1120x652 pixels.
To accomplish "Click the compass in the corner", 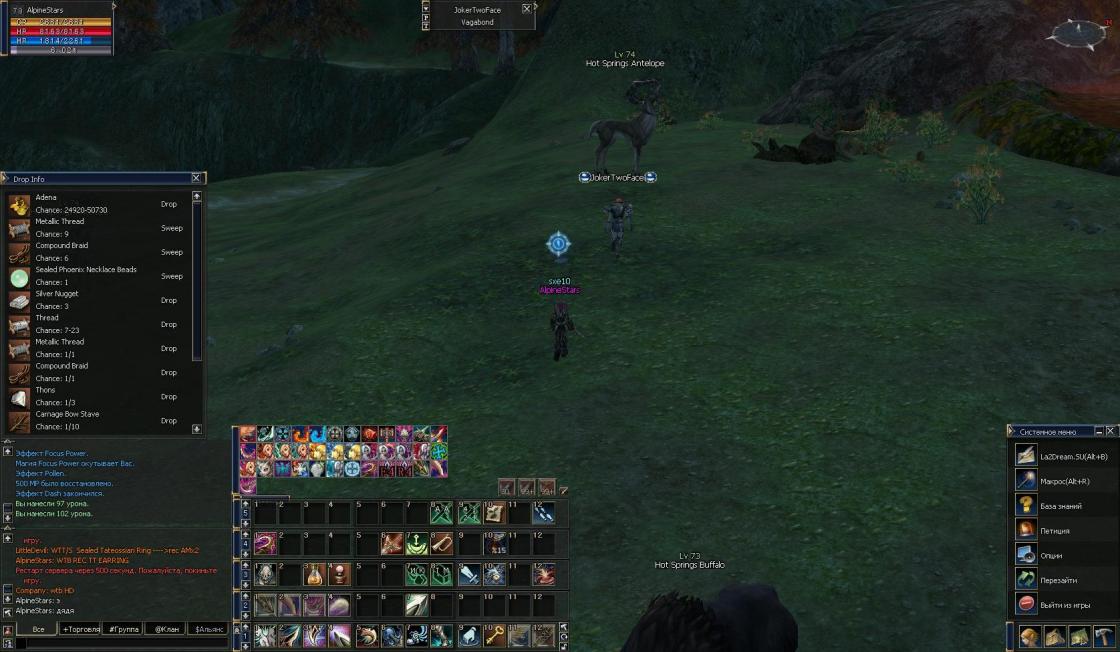I will [x=1076, y=33].
